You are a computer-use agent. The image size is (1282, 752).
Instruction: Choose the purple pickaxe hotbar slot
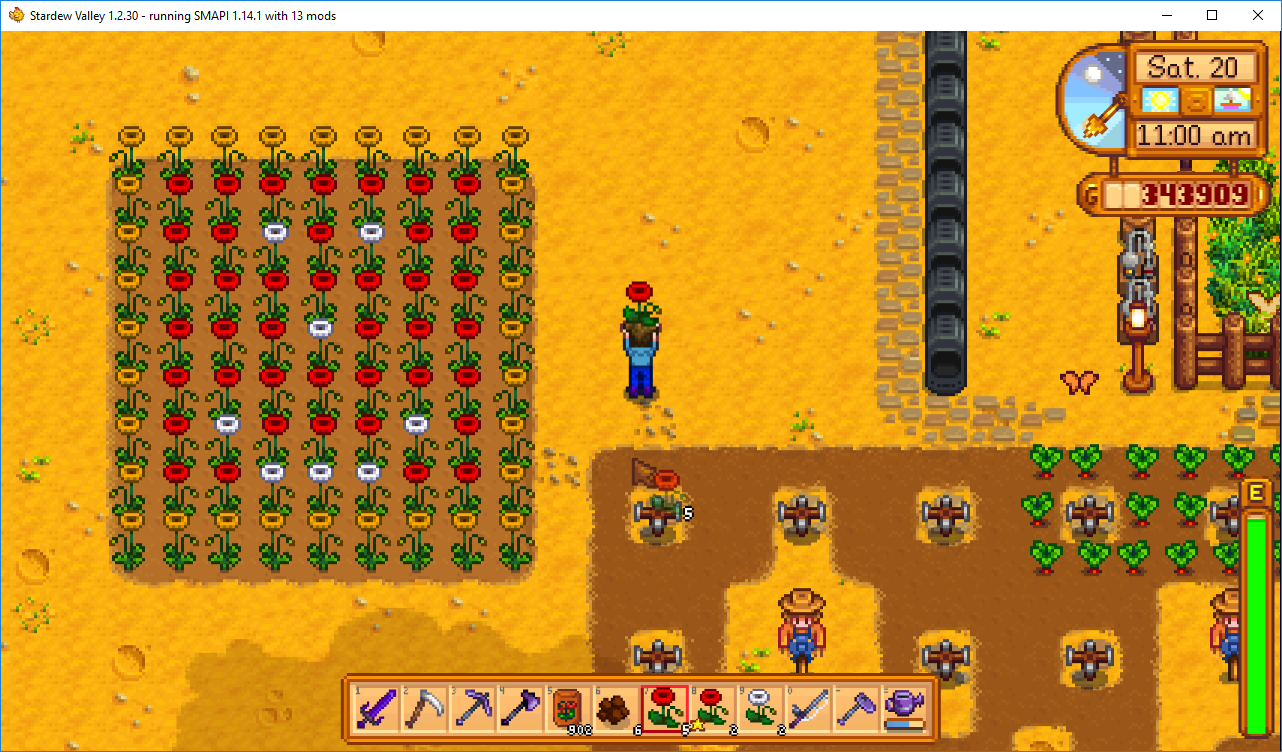[x=472, y=709]
